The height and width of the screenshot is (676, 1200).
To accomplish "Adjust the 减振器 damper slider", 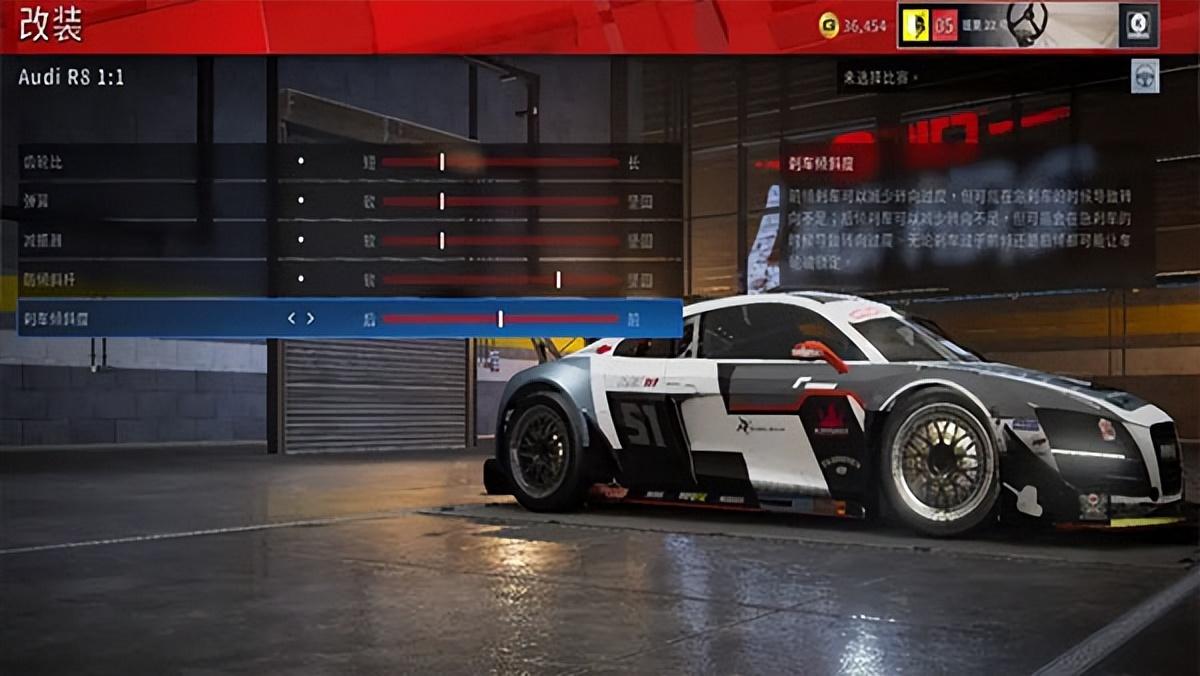I will pyautogui.click(x=442, y=241).
